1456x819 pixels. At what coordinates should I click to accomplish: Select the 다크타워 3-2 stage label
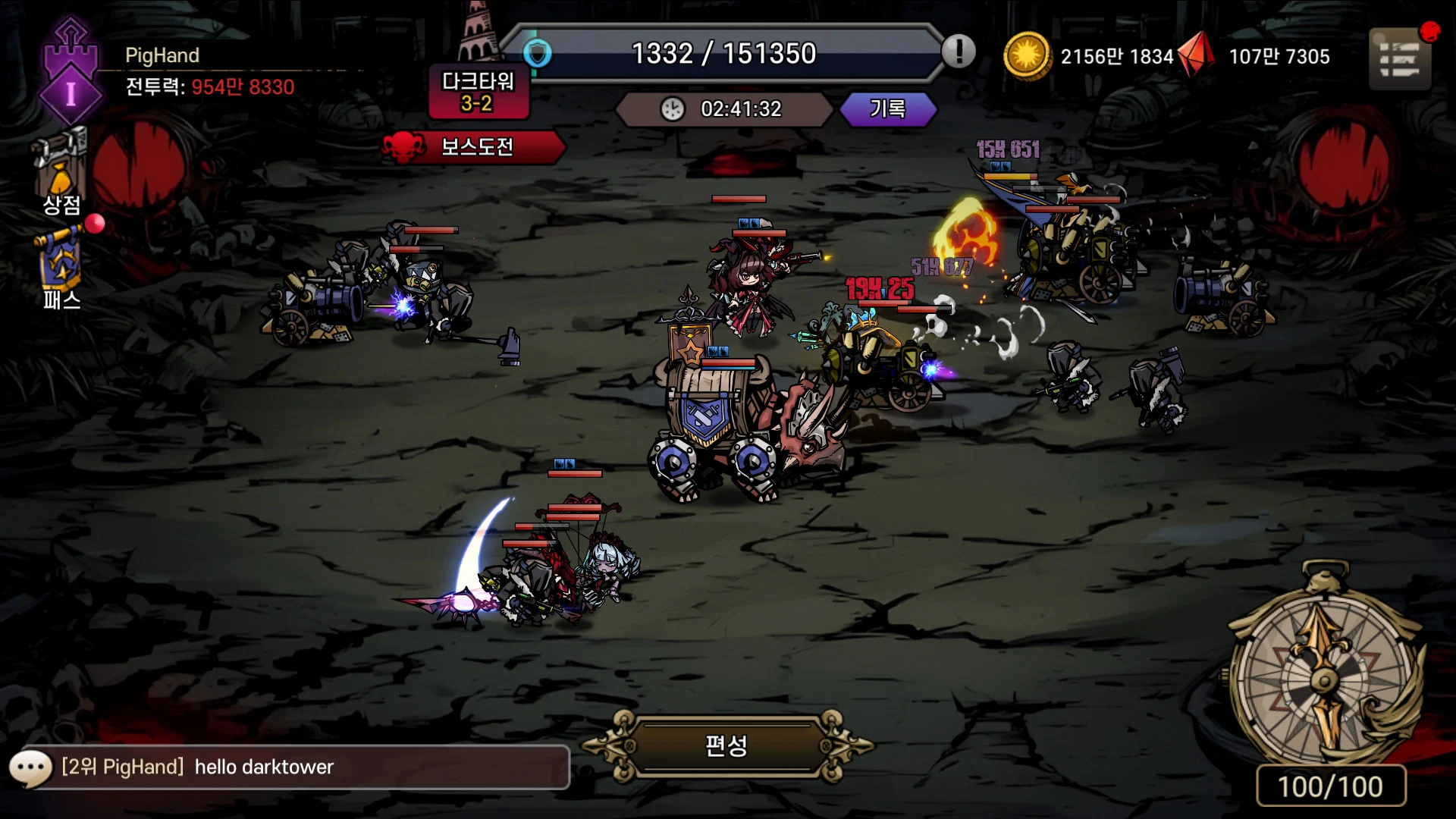[478, 92]
